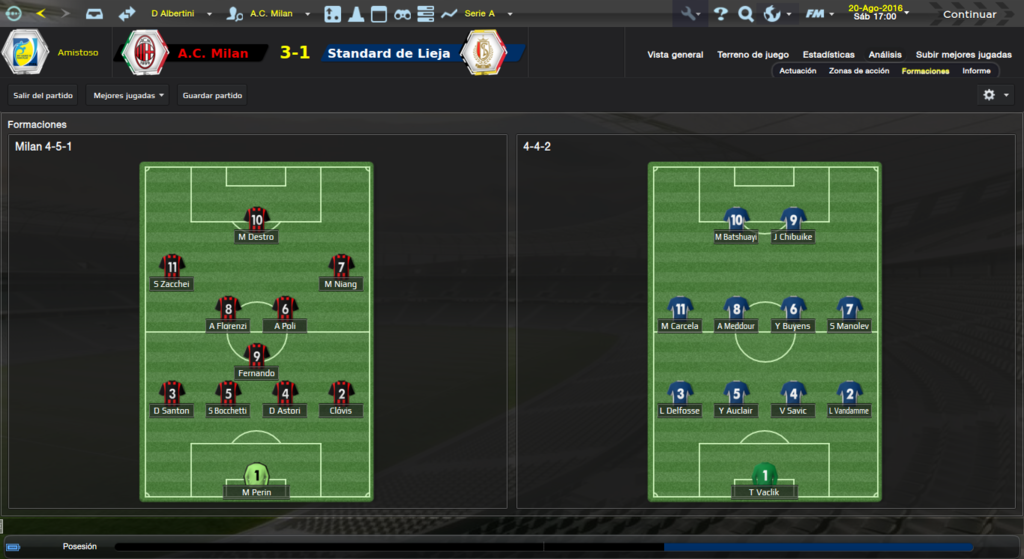Open the Informe sub-tab

point(976,71)
